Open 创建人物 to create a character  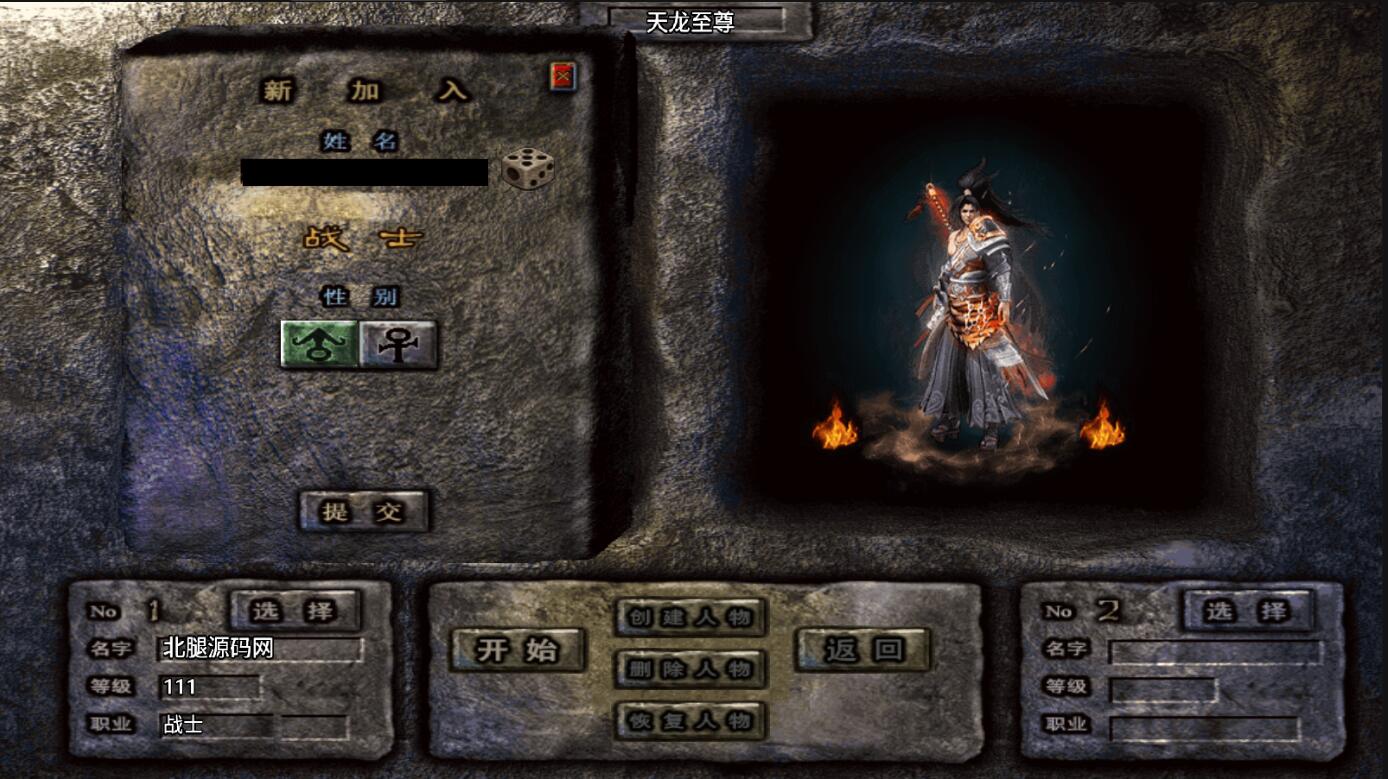pyautogui.click(x=690, y=616)
